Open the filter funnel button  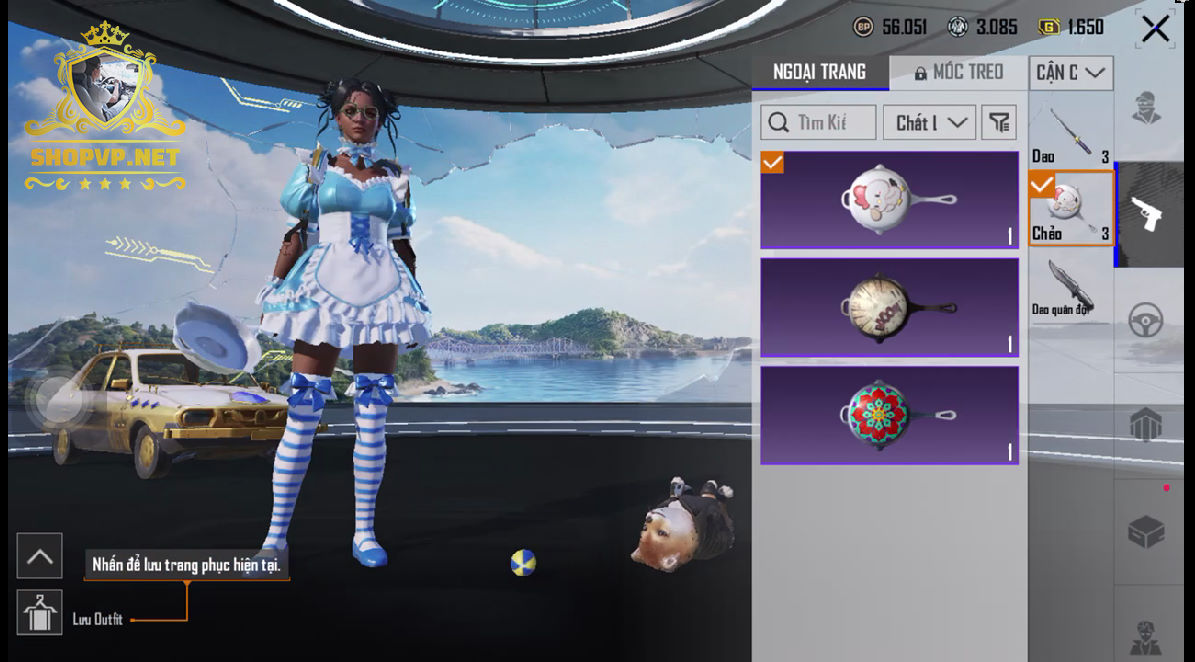pyautogui.click(x=998, y=123)
